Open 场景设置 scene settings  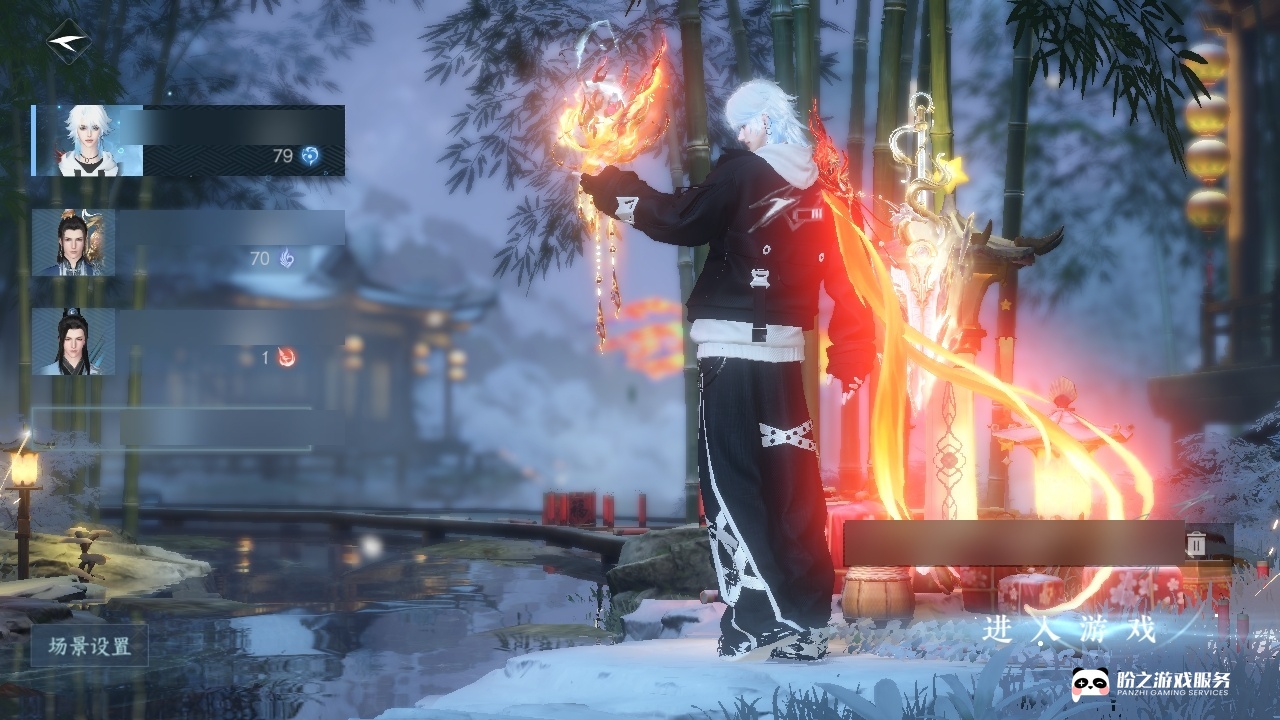tap(90, 646)
